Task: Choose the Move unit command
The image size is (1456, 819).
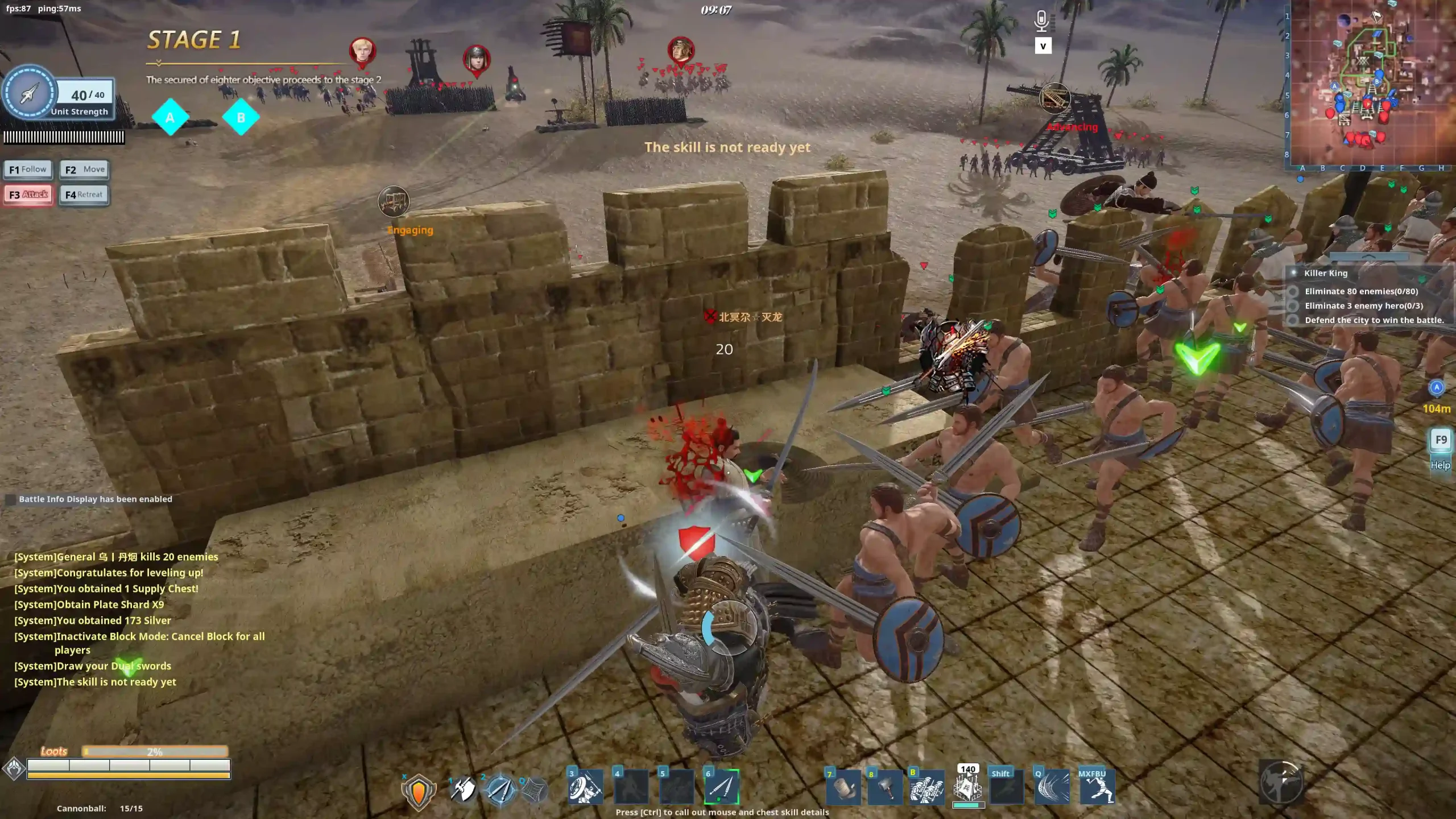Action: 84,169
